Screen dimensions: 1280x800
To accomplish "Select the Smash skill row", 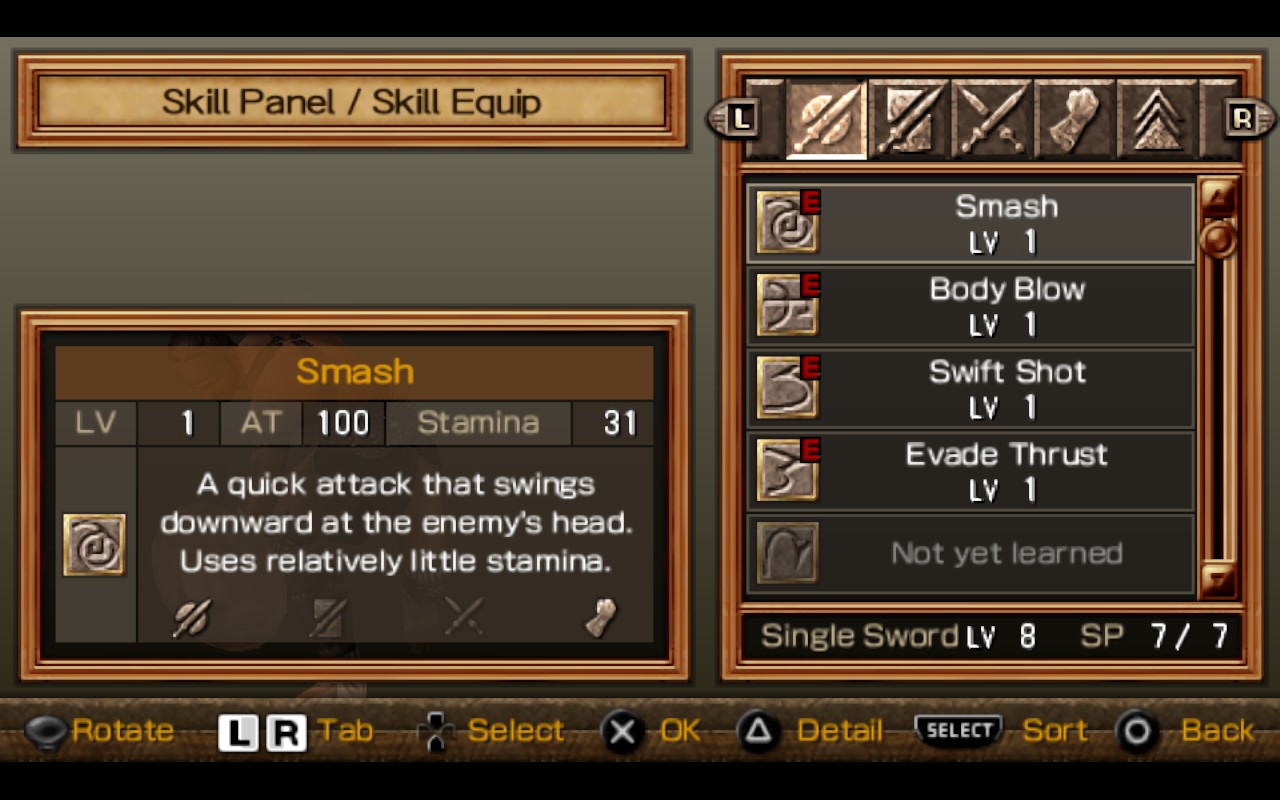I will point(970,222).
